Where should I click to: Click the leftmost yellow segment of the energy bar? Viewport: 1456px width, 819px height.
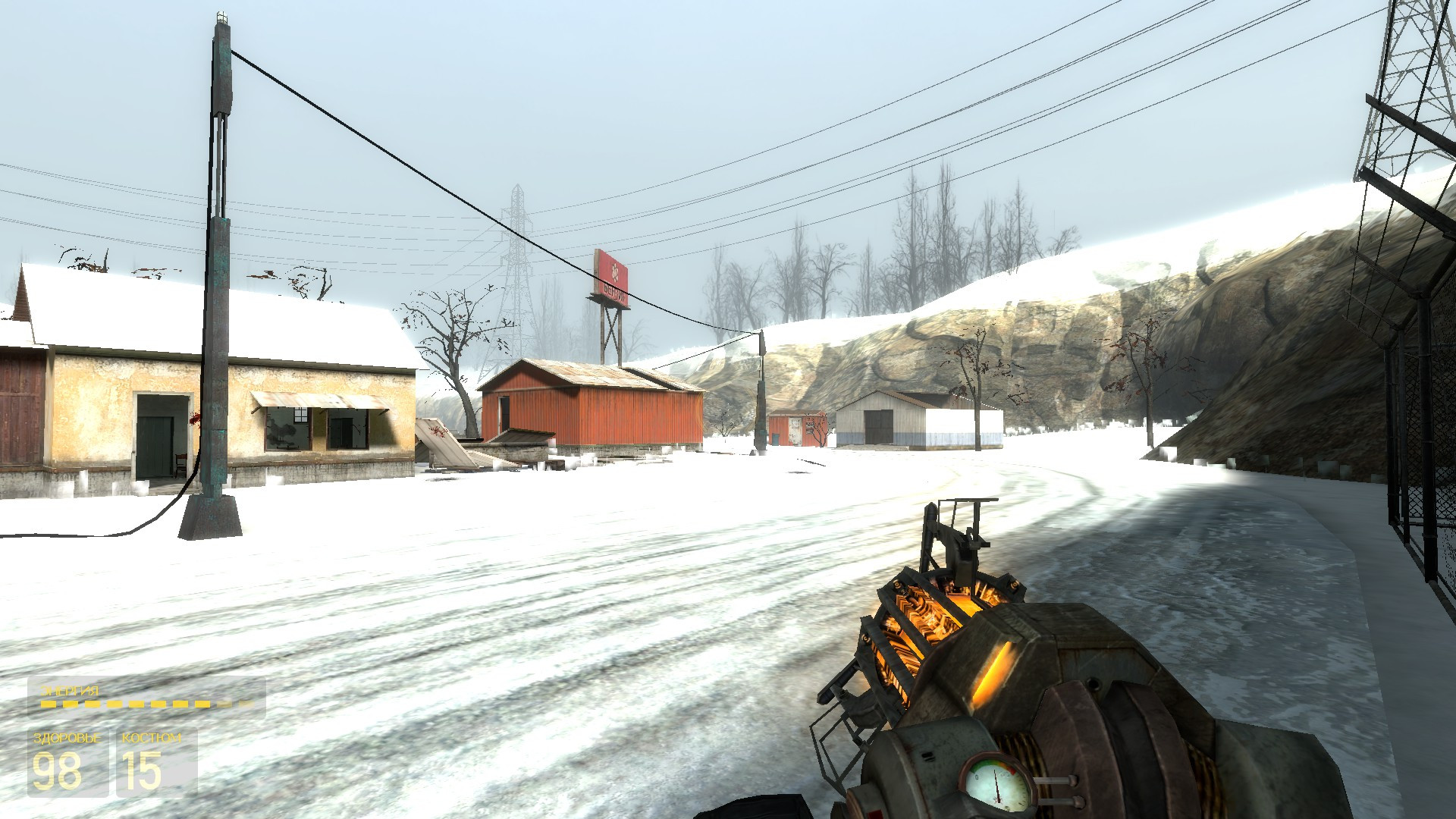tap(48, 704)
